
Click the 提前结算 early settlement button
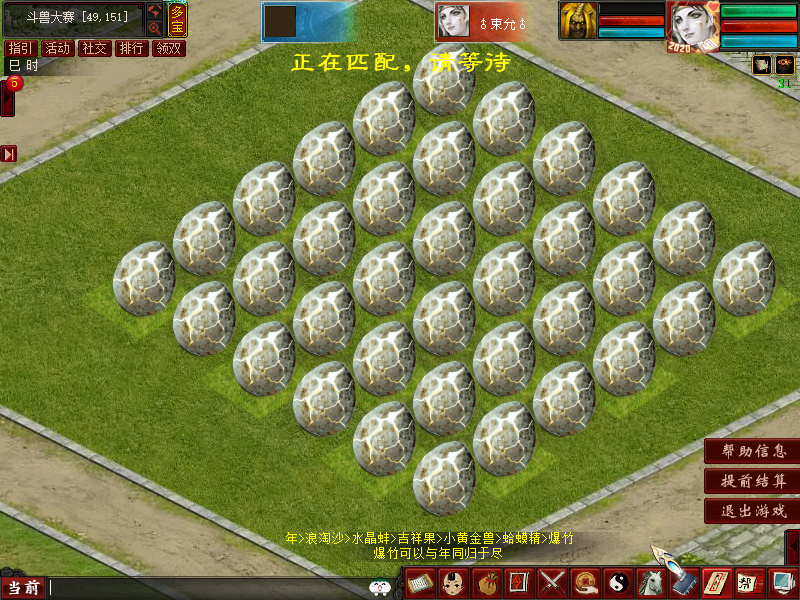pos(751,481)
